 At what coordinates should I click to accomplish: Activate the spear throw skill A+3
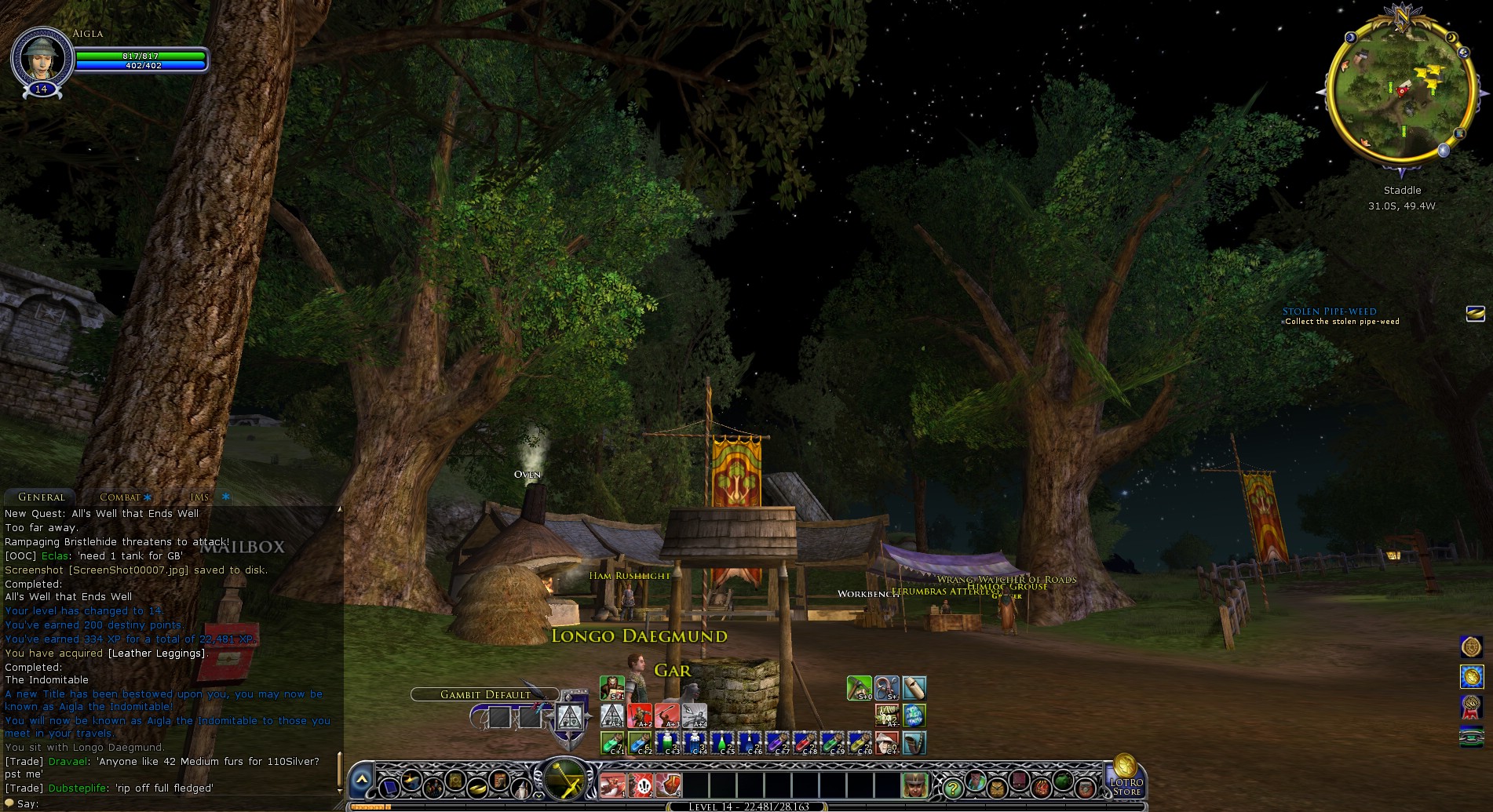667,715
